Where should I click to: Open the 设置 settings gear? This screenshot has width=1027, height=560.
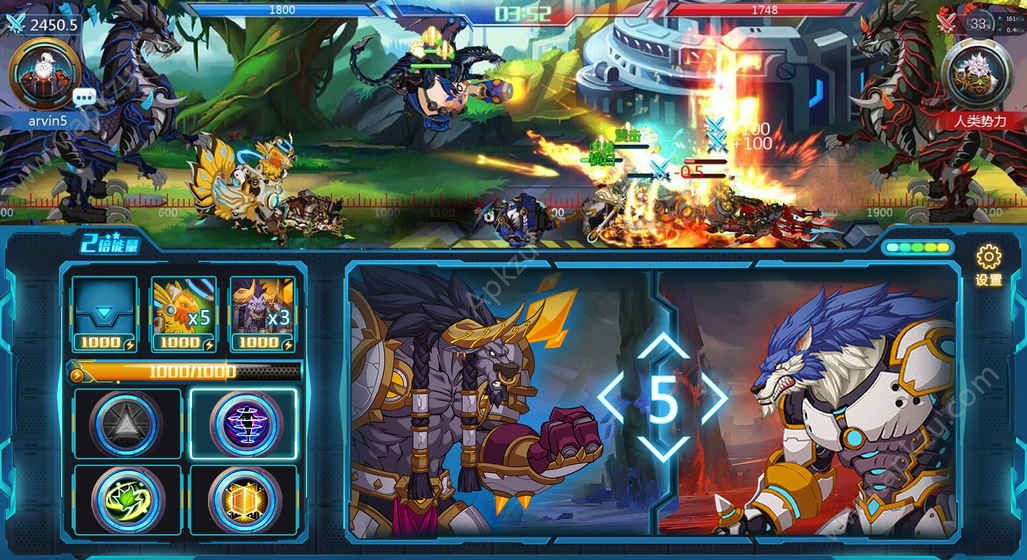[988, 263]
